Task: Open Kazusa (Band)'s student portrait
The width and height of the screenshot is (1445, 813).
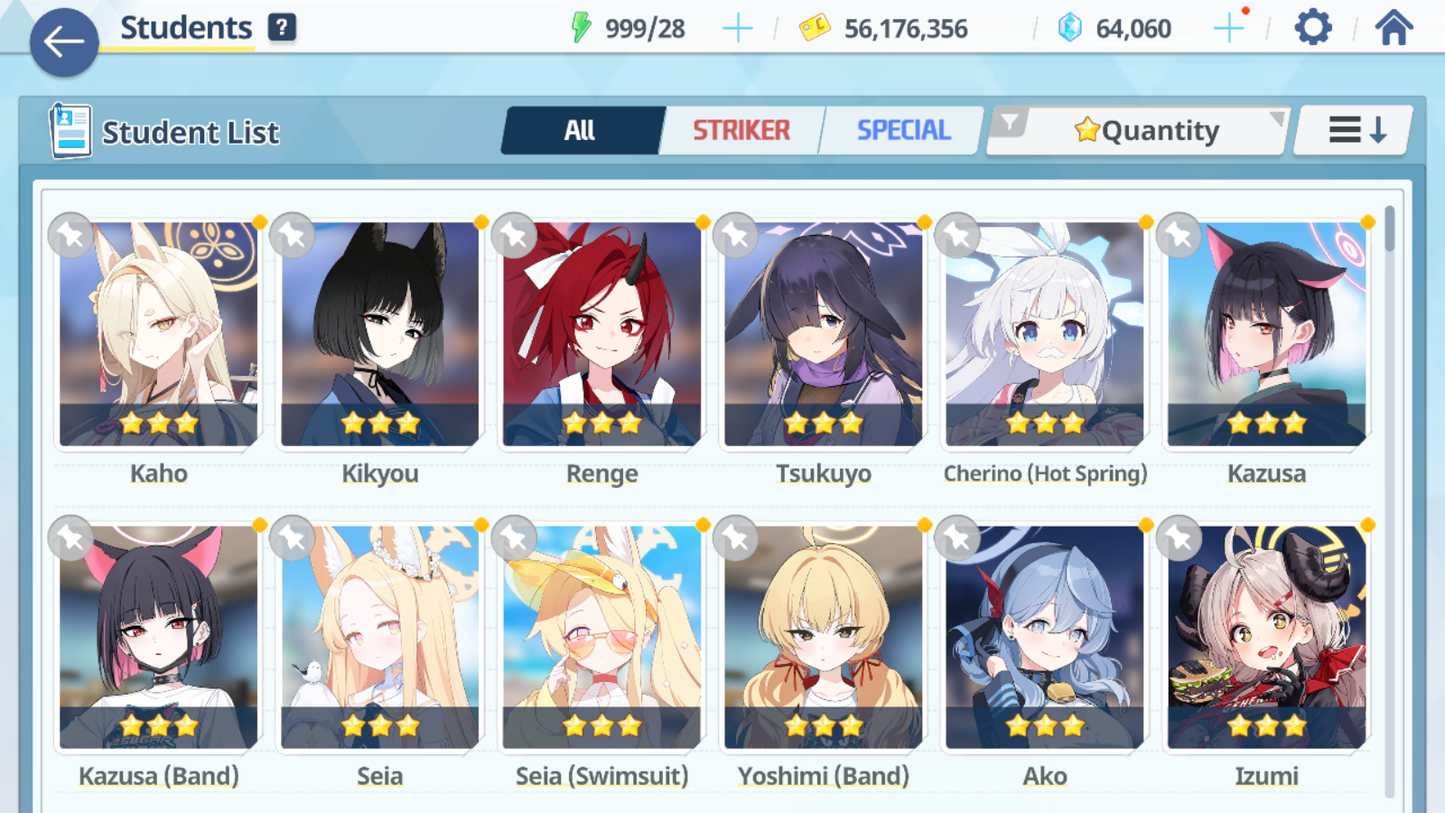Action: 158,630
